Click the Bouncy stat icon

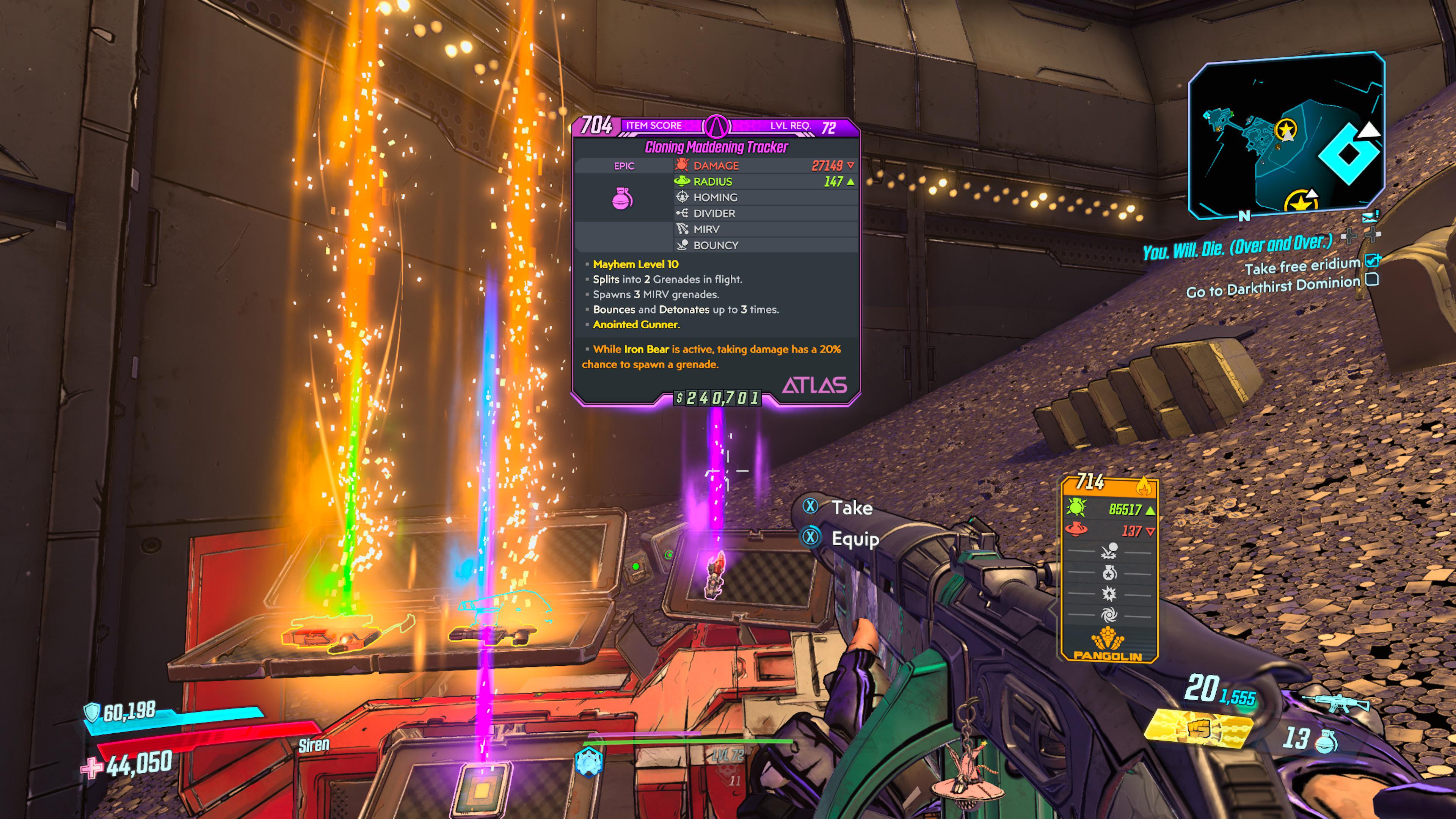tap(683, 245)
